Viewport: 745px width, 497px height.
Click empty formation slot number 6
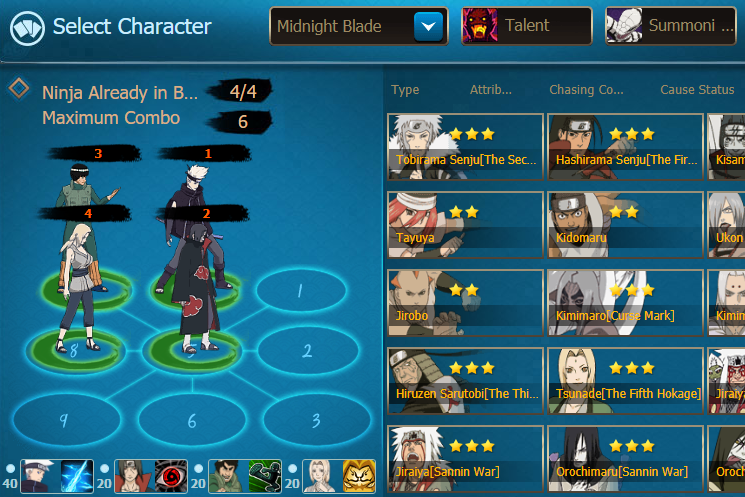[x=191, y=420]
